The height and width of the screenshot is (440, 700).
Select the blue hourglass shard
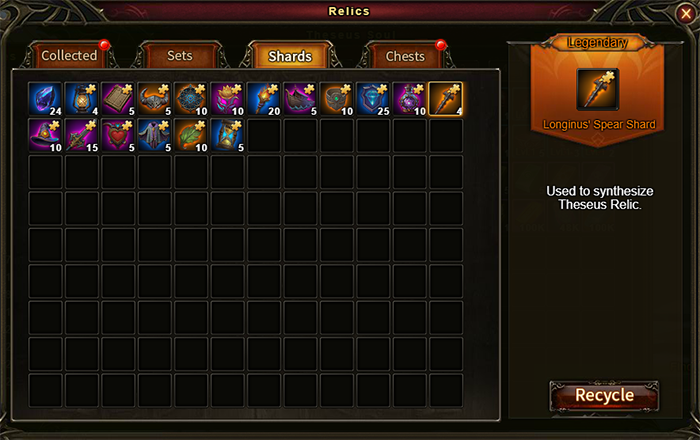pos(228,135)
